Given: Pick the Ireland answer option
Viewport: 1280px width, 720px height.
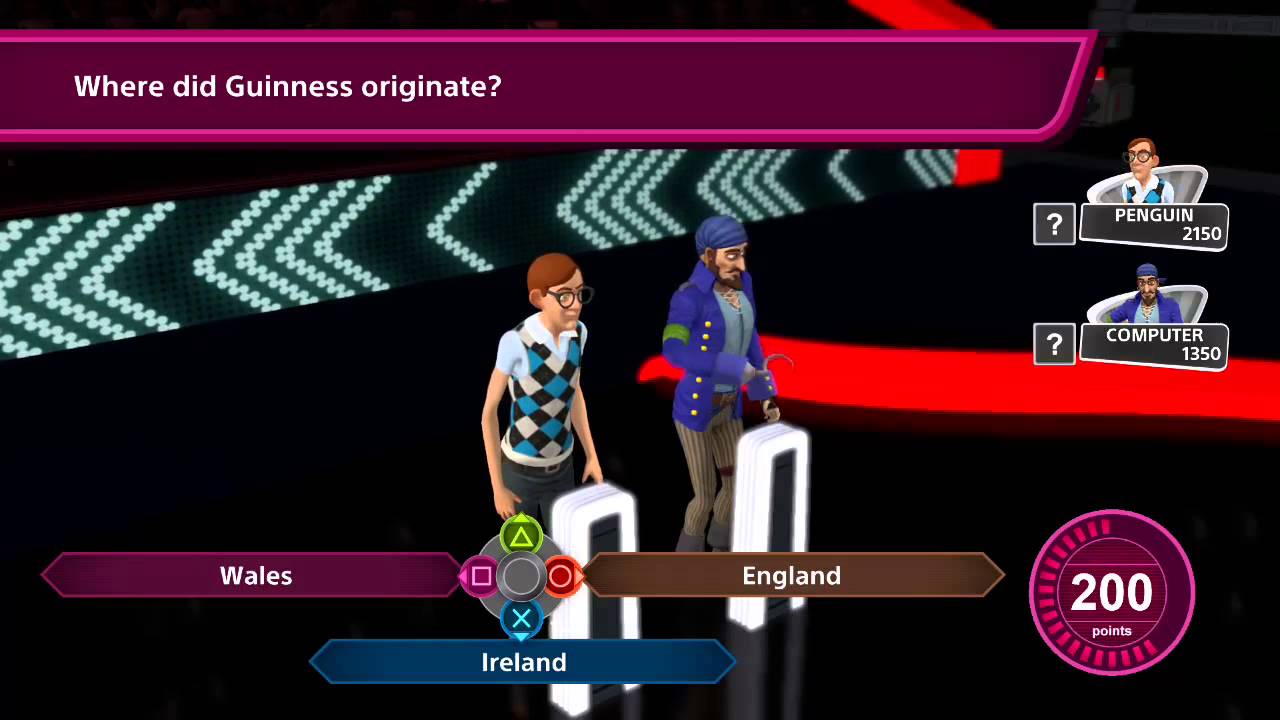Looking at the screenshot, I should (524, 662).
